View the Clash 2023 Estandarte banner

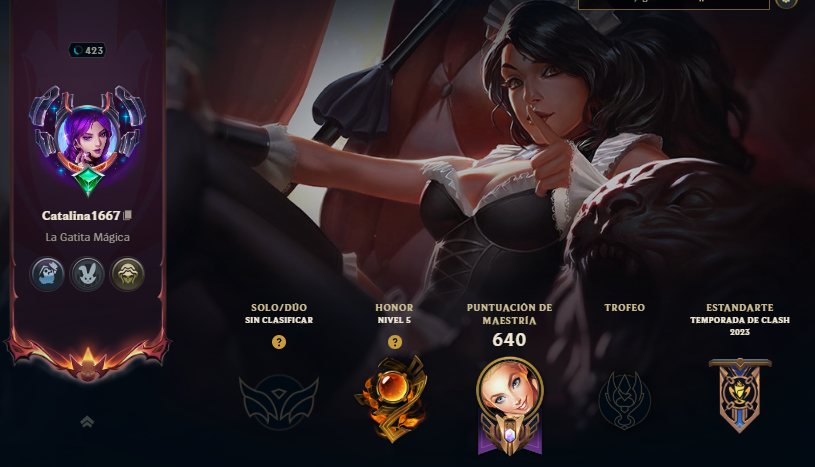[x=739, y=394]
